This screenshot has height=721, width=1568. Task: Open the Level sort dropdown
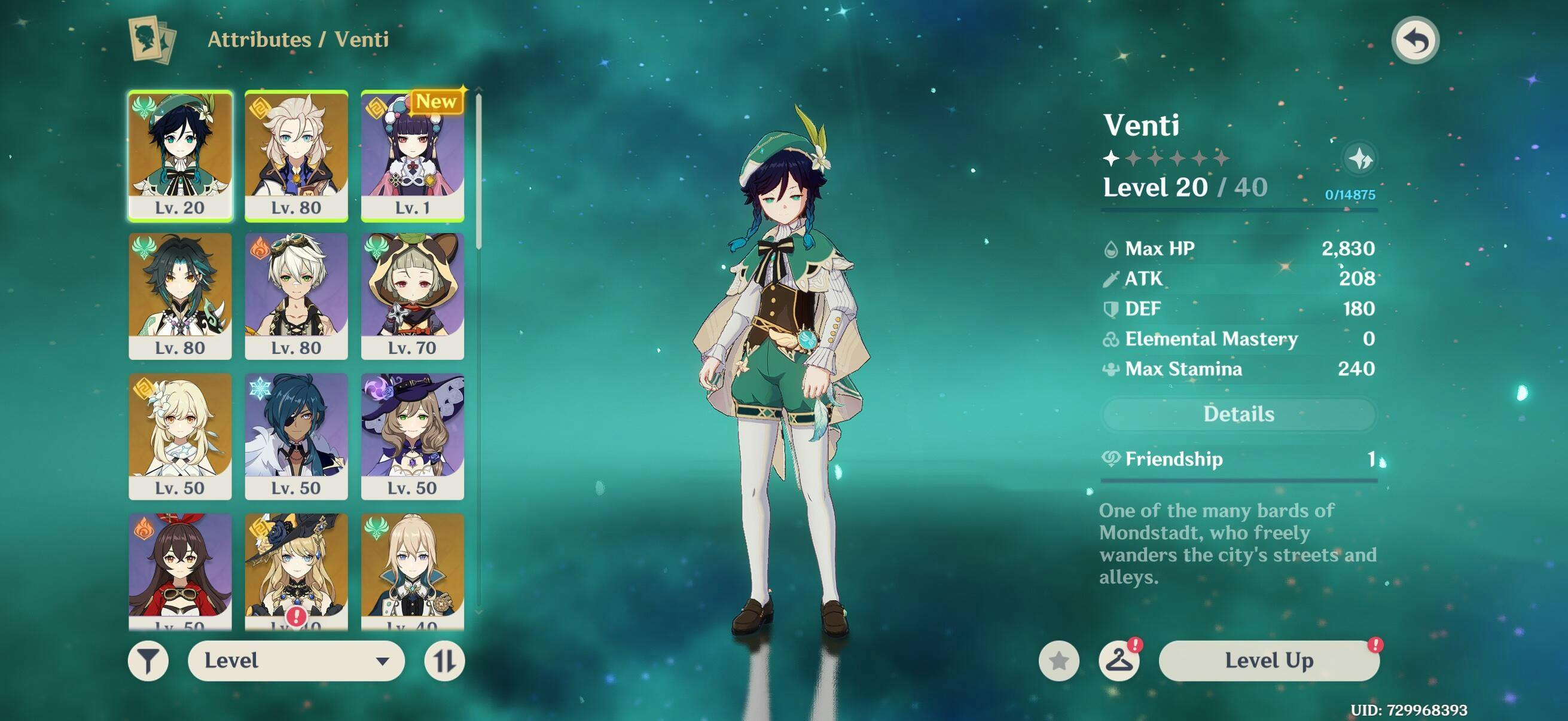(x=297, y=661)
